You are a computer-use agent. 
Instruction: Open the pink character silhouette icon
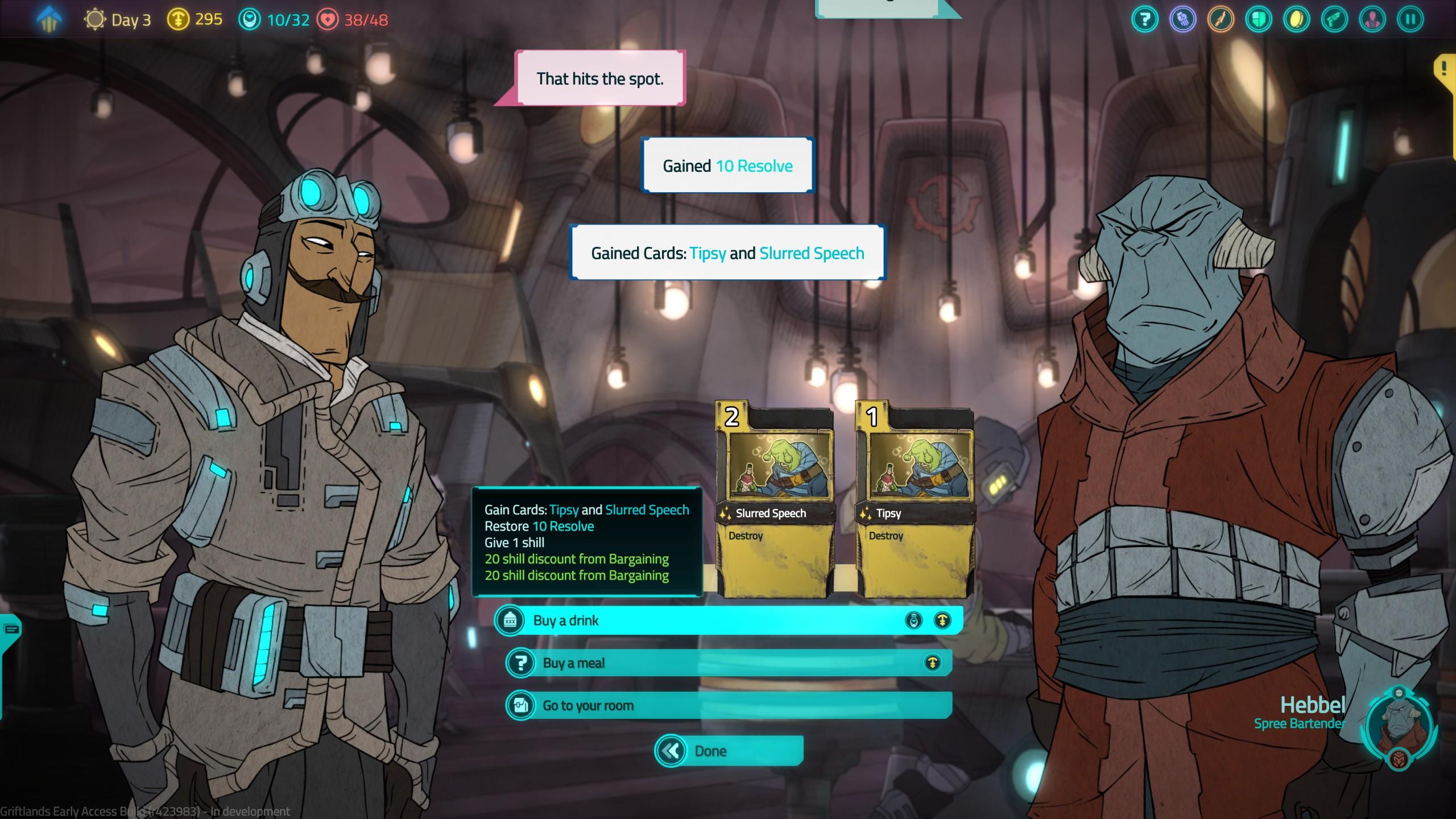click(1372, 20)
